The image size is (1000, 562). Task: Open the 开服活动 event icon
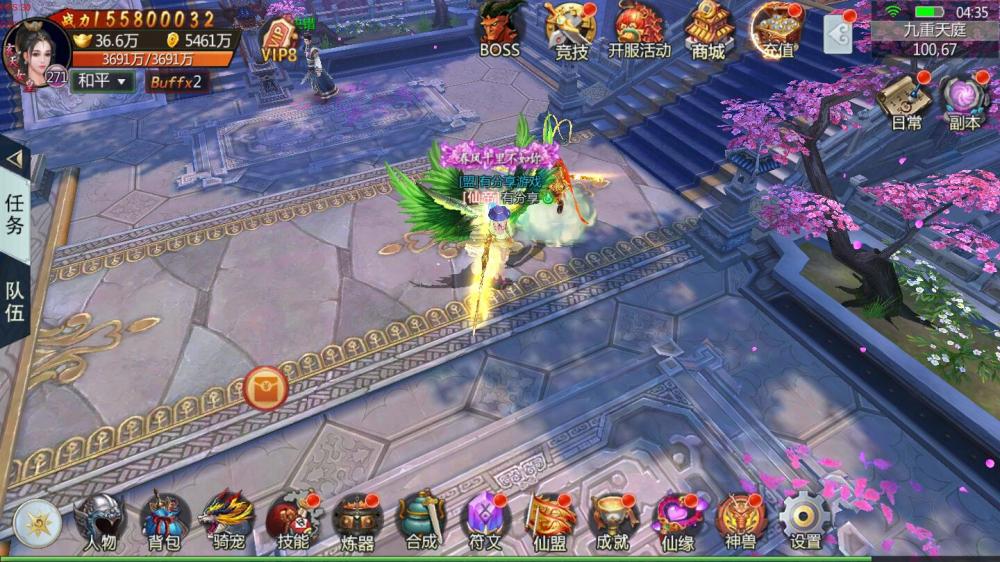(x=639, y=29)
